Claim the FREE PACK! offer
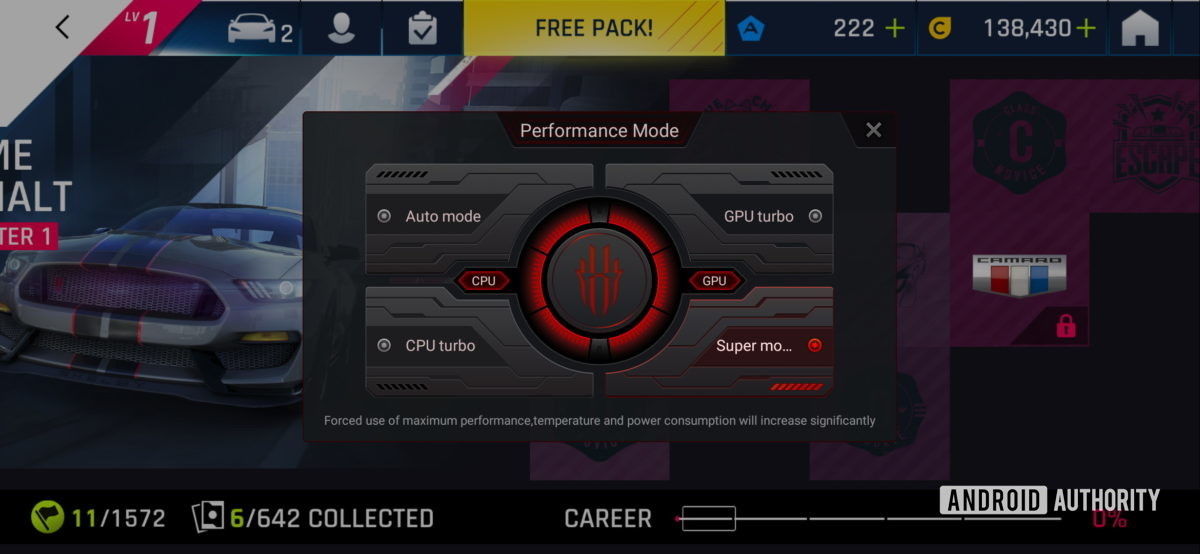The width and height of the screenshot is (1200, 554). point(593,28)
